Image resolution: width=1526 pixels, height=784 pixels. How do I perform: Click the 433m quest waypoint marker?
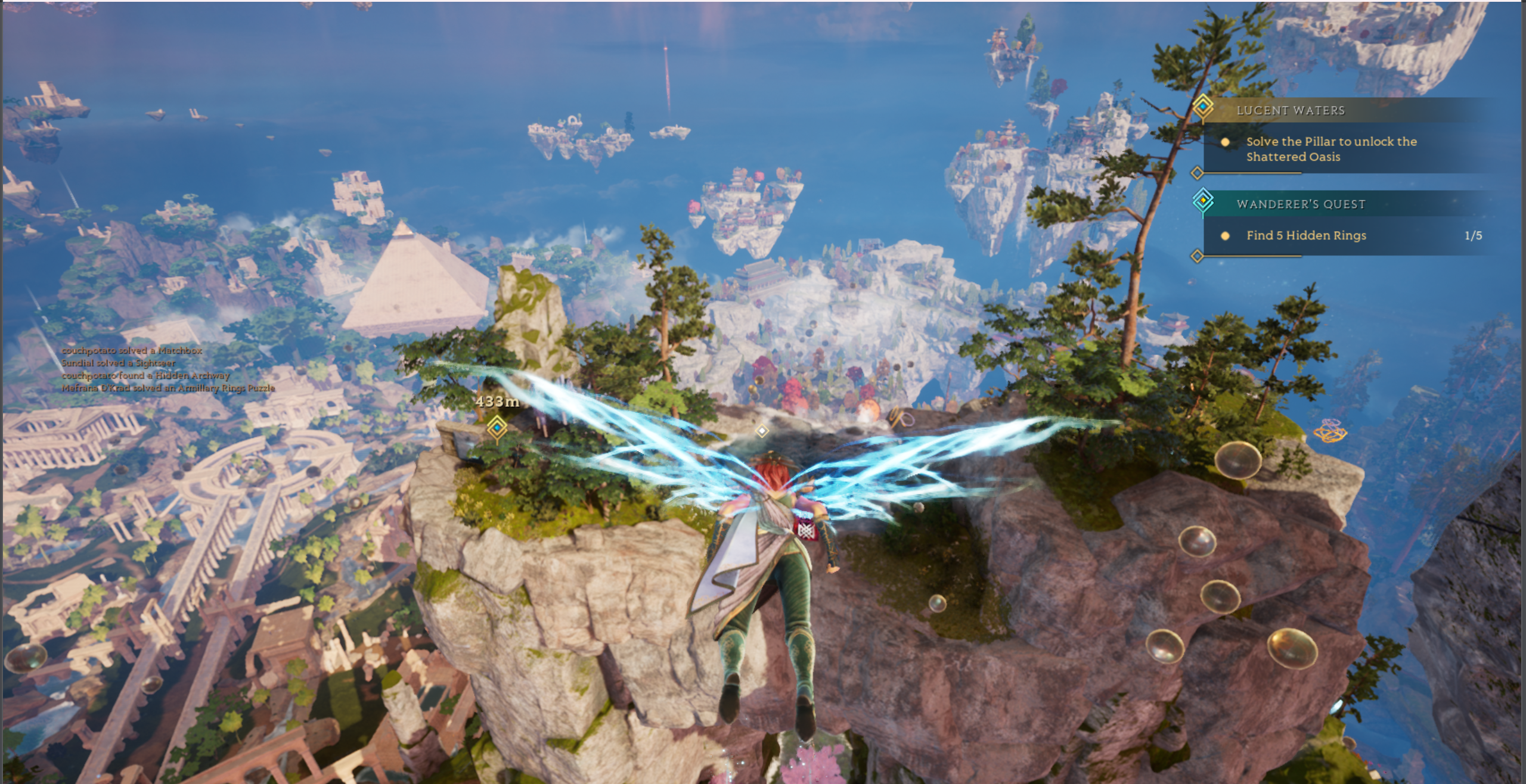[497, 427]
